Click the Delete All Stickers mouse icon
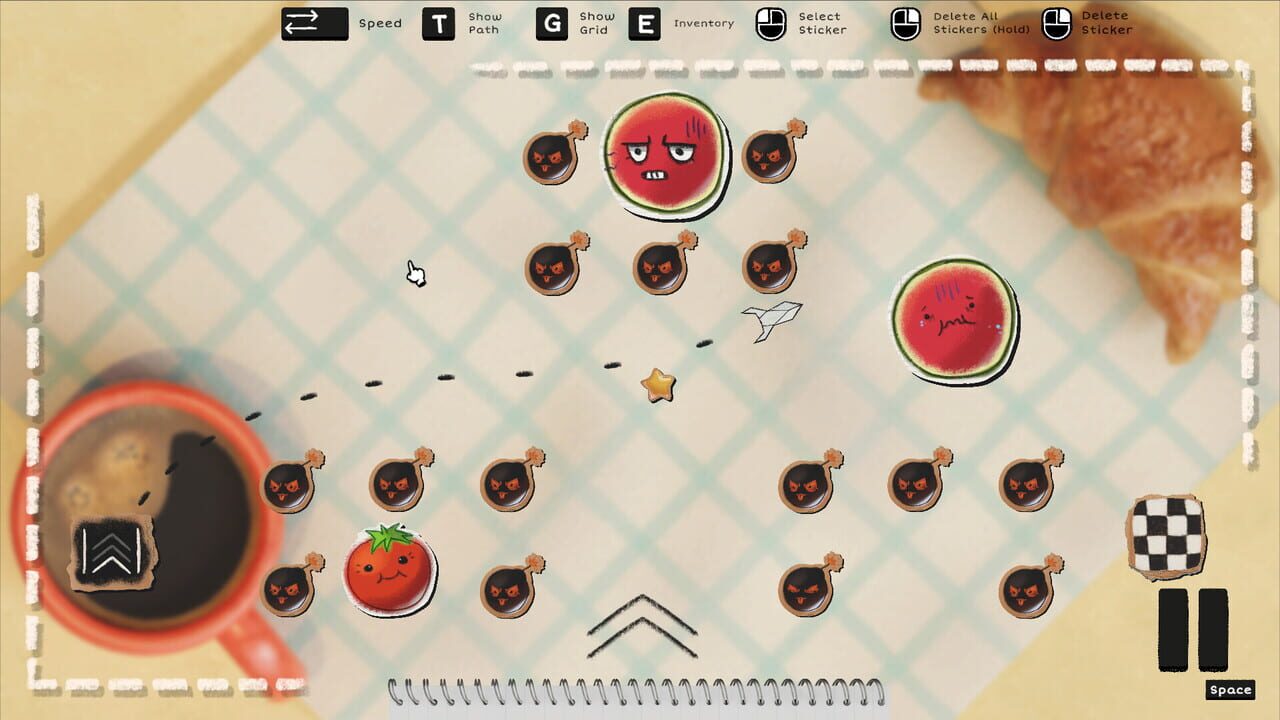 point(905,22)
